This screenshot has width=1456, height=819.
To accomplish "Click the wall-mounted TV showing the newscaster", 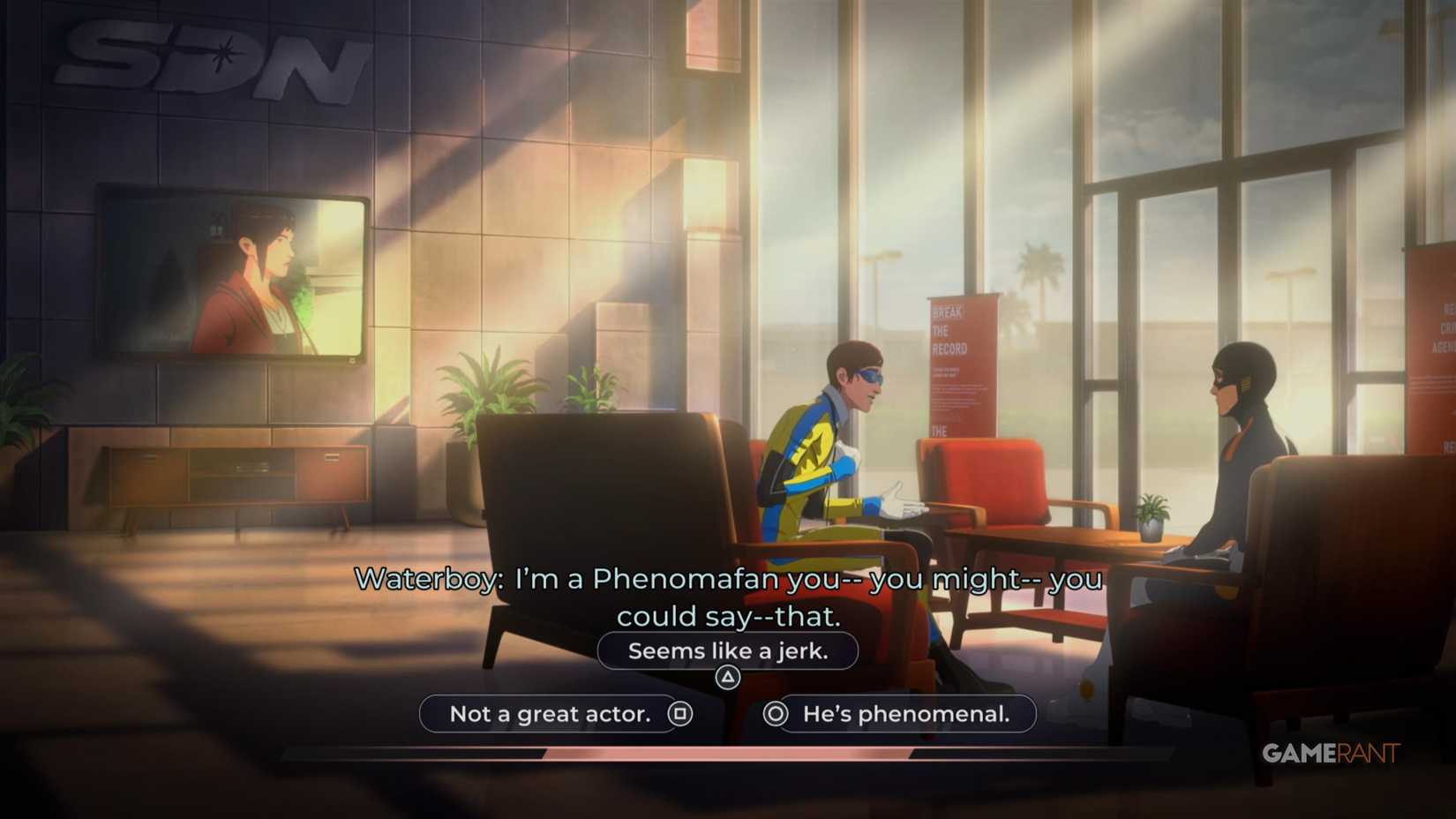I will pos(234,274).
